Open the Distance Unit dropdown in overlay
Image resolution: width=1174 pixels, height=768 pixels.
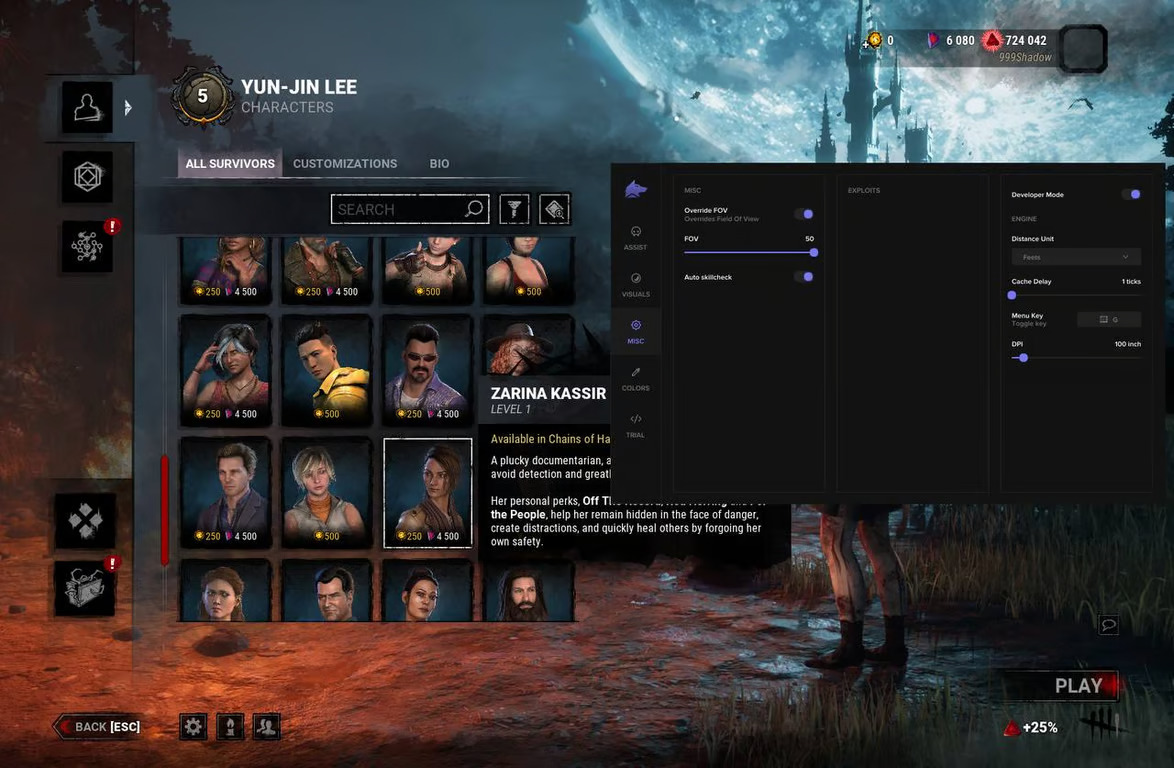point(1076,257)
